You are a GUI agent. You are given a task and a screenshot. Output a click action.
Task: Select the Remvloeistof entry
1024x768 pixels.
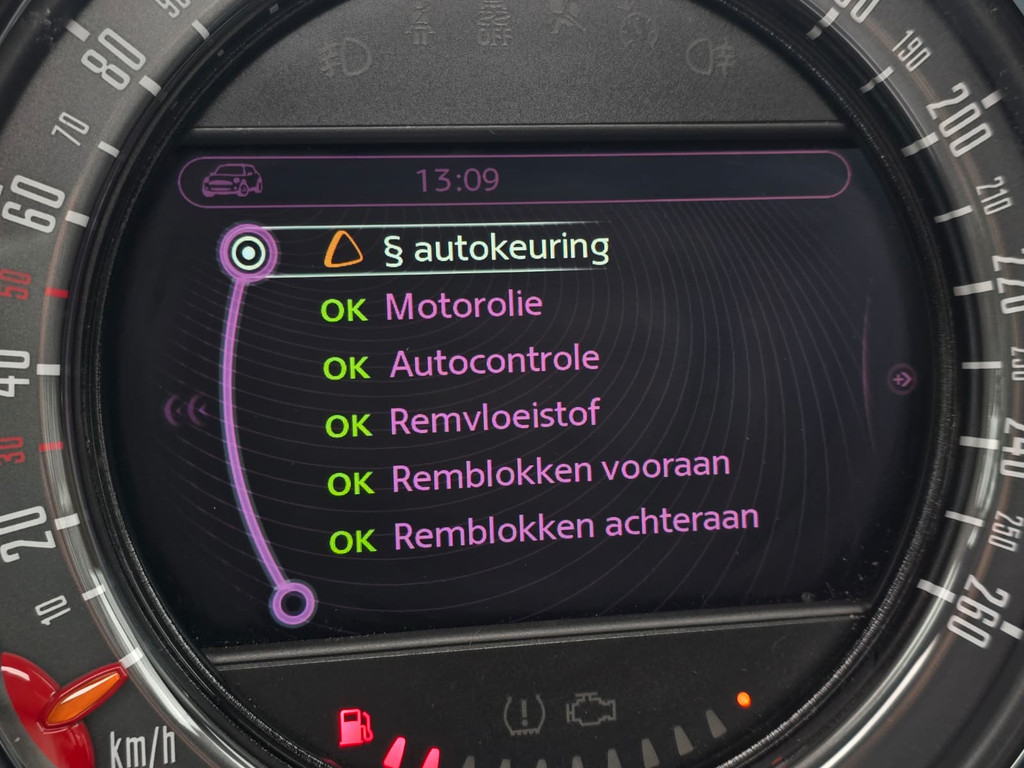click(x=494, y=418)
